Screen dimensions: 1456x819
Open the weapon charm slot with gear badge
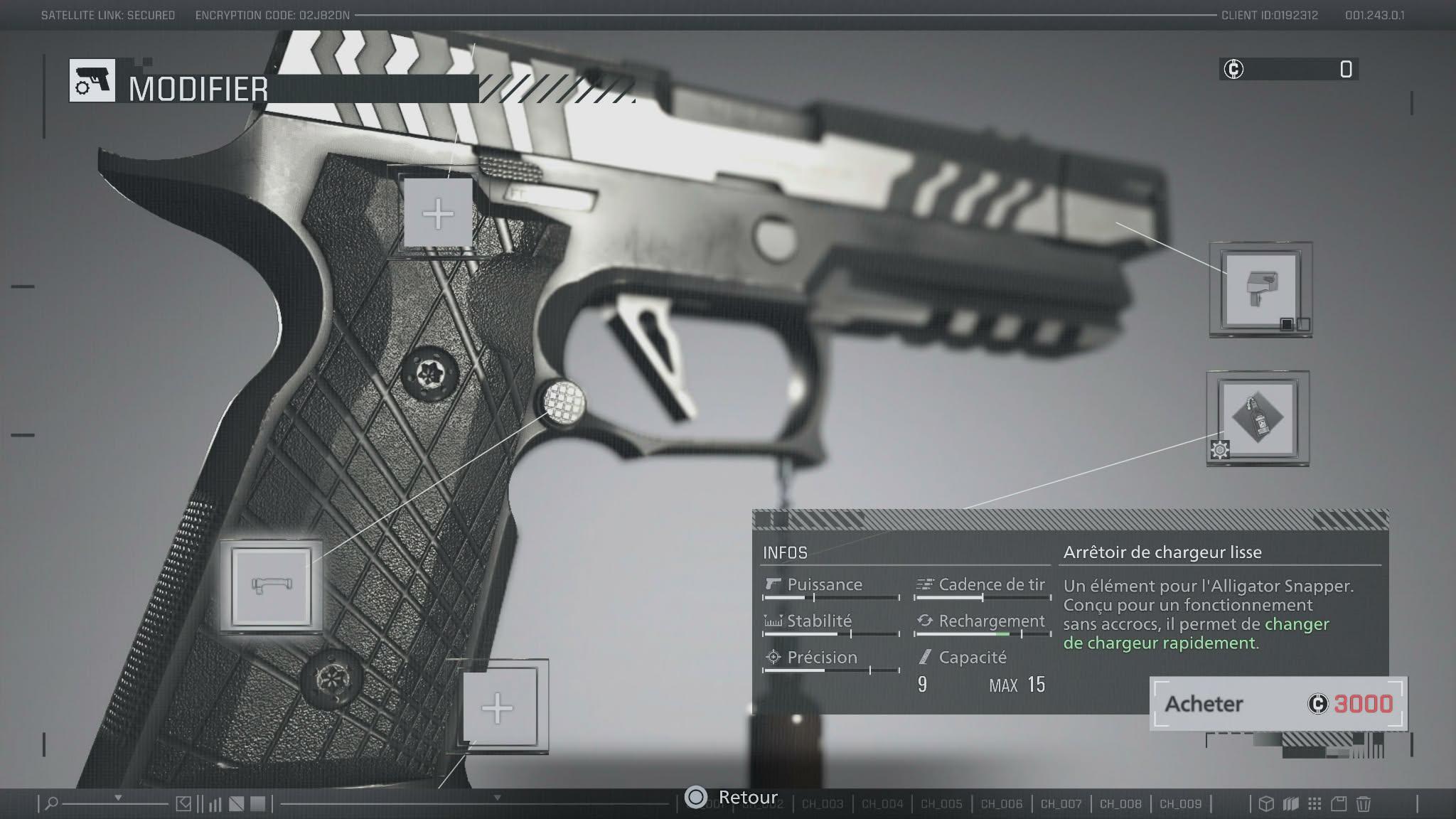tap(1258, 418)
